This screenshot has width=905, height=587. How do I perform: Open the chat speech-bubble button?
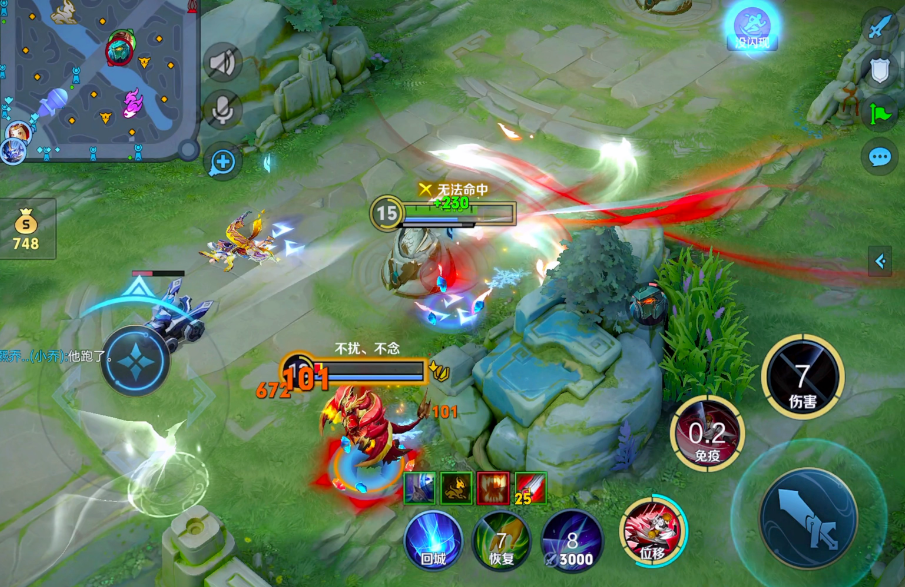pos(880,157)
